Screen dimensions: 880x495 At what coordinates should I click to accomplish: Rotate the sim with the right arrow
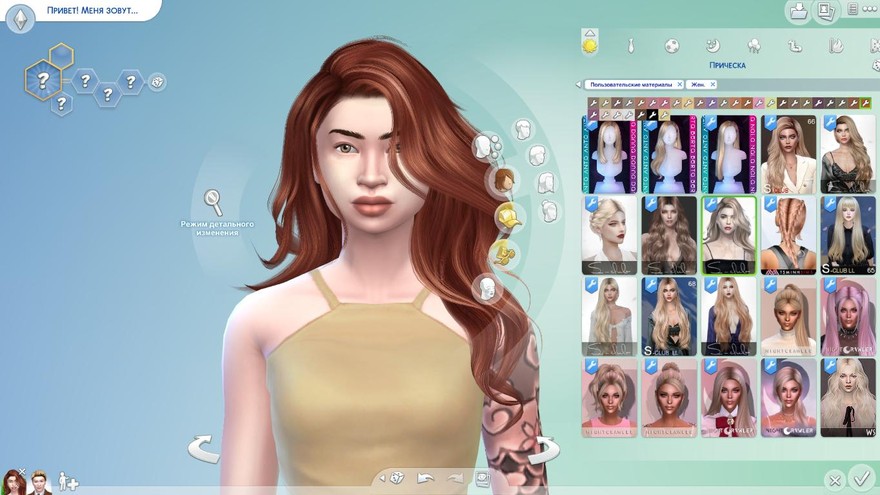[x=543, y=449]
